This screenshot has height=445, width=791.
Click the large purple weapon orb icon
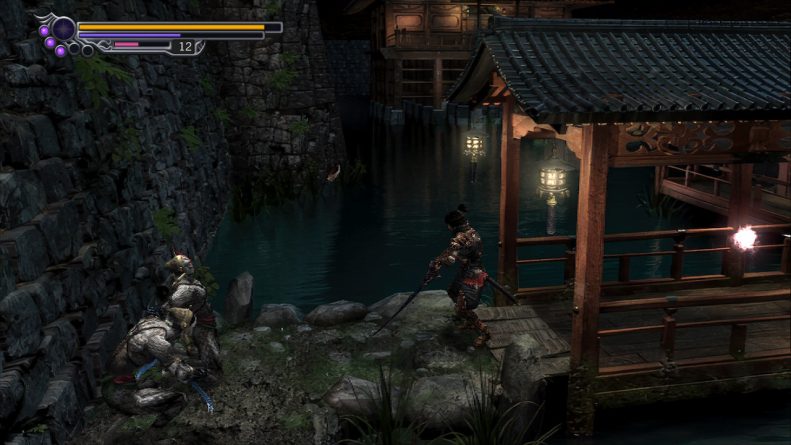[64, 29]
